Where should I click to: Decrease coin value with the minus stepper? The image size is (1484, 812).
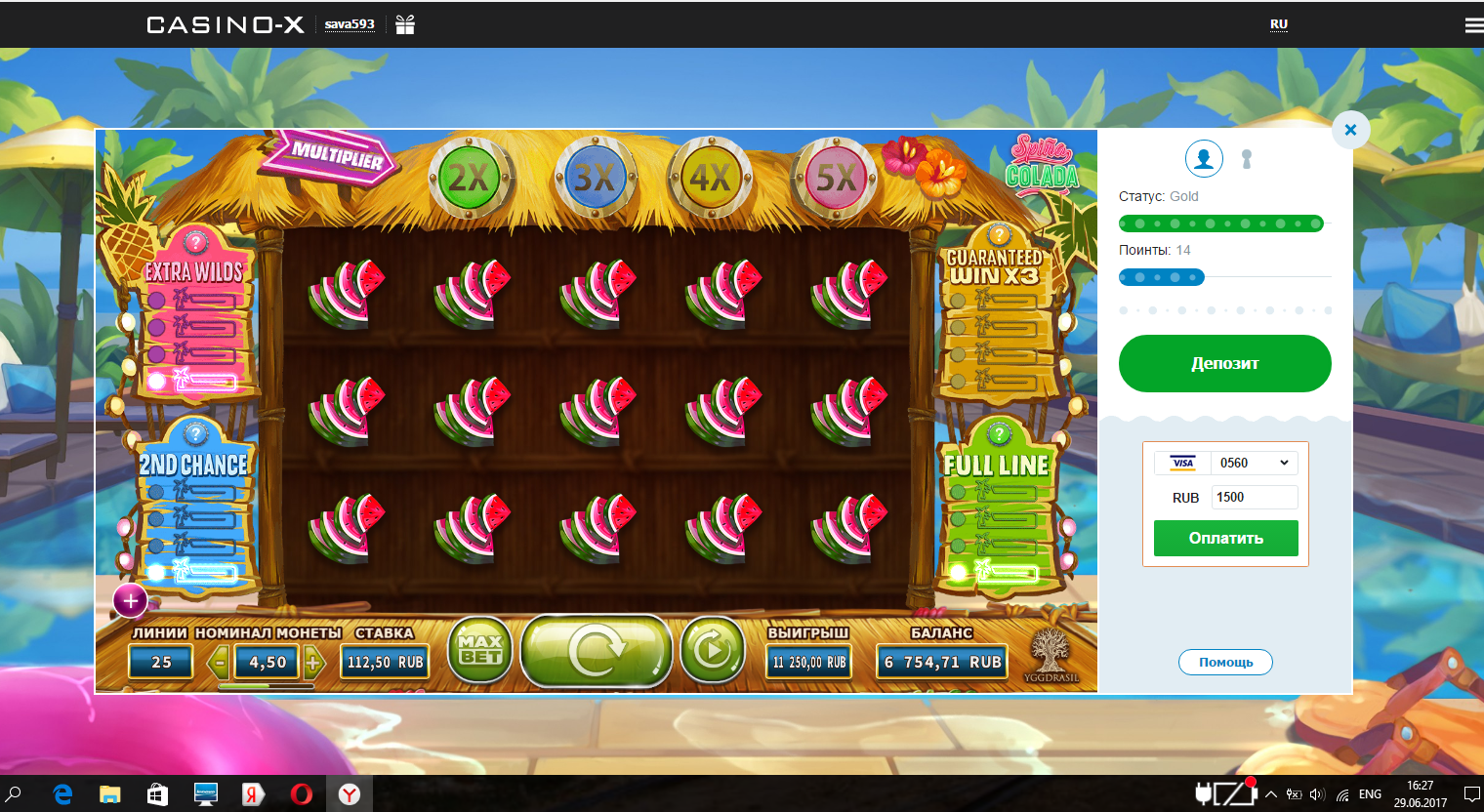coord(217,662)
